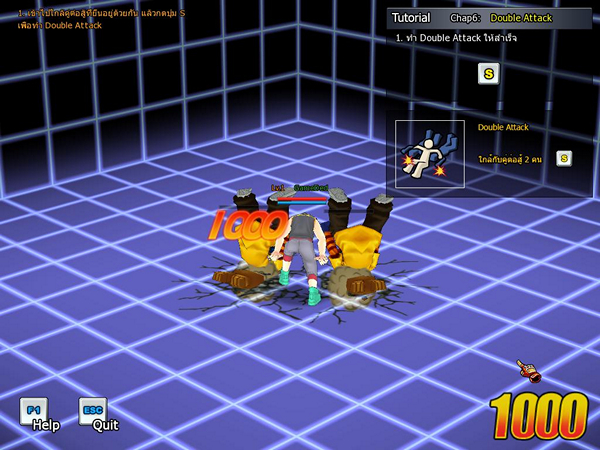The image size is (600, 450).
Task: Select the Double Attack illustration thumbnail
Action: click(x=430, y=155)
